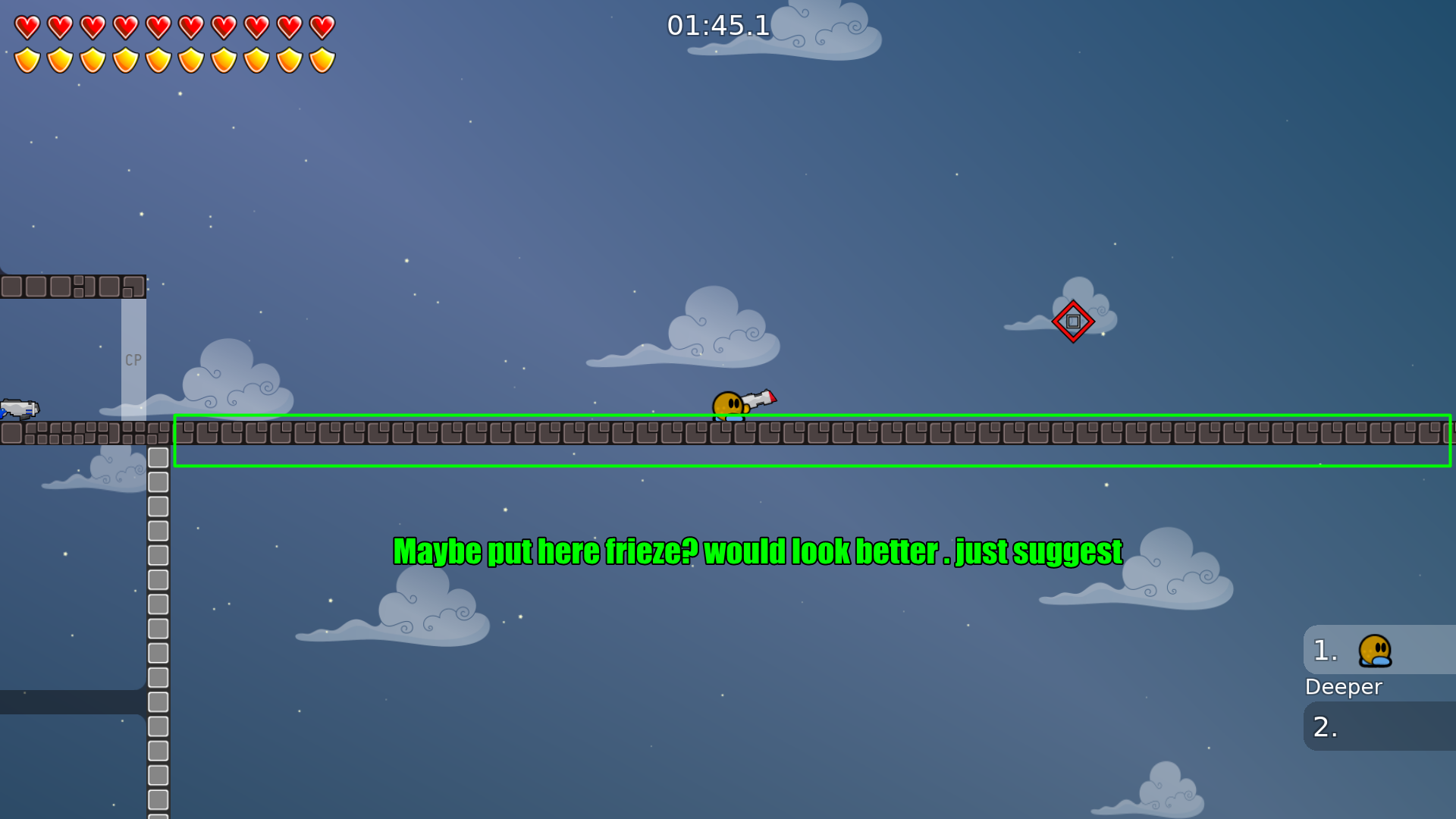Image resolution: width=1456 pixels, height=819 pixels.
Task: Click the red diamond pickup near the cloud
Action: 1073,321
